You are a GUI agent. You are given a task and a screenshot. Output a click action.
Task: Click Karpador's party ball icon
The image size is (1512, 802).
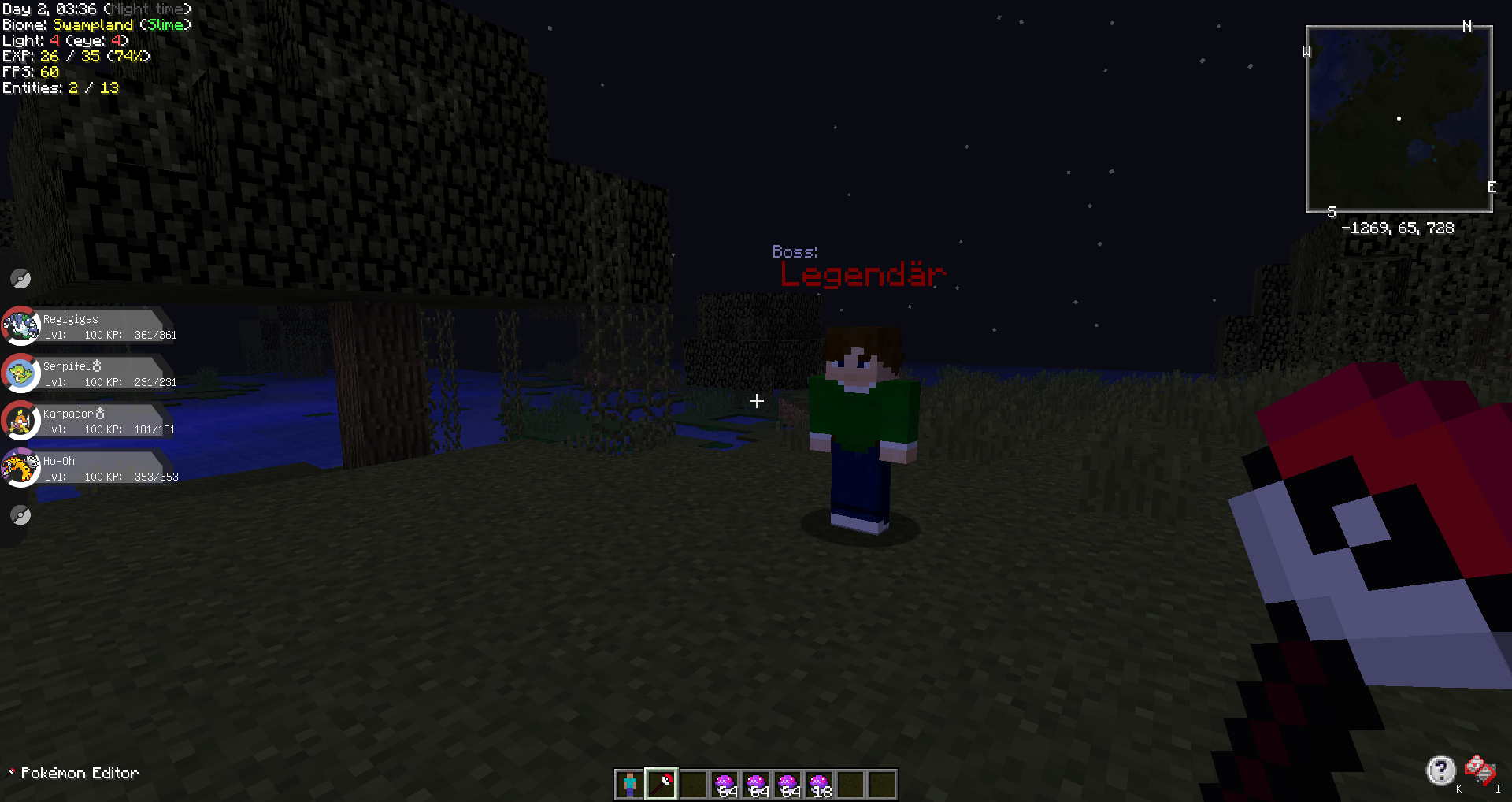point(21,421)
